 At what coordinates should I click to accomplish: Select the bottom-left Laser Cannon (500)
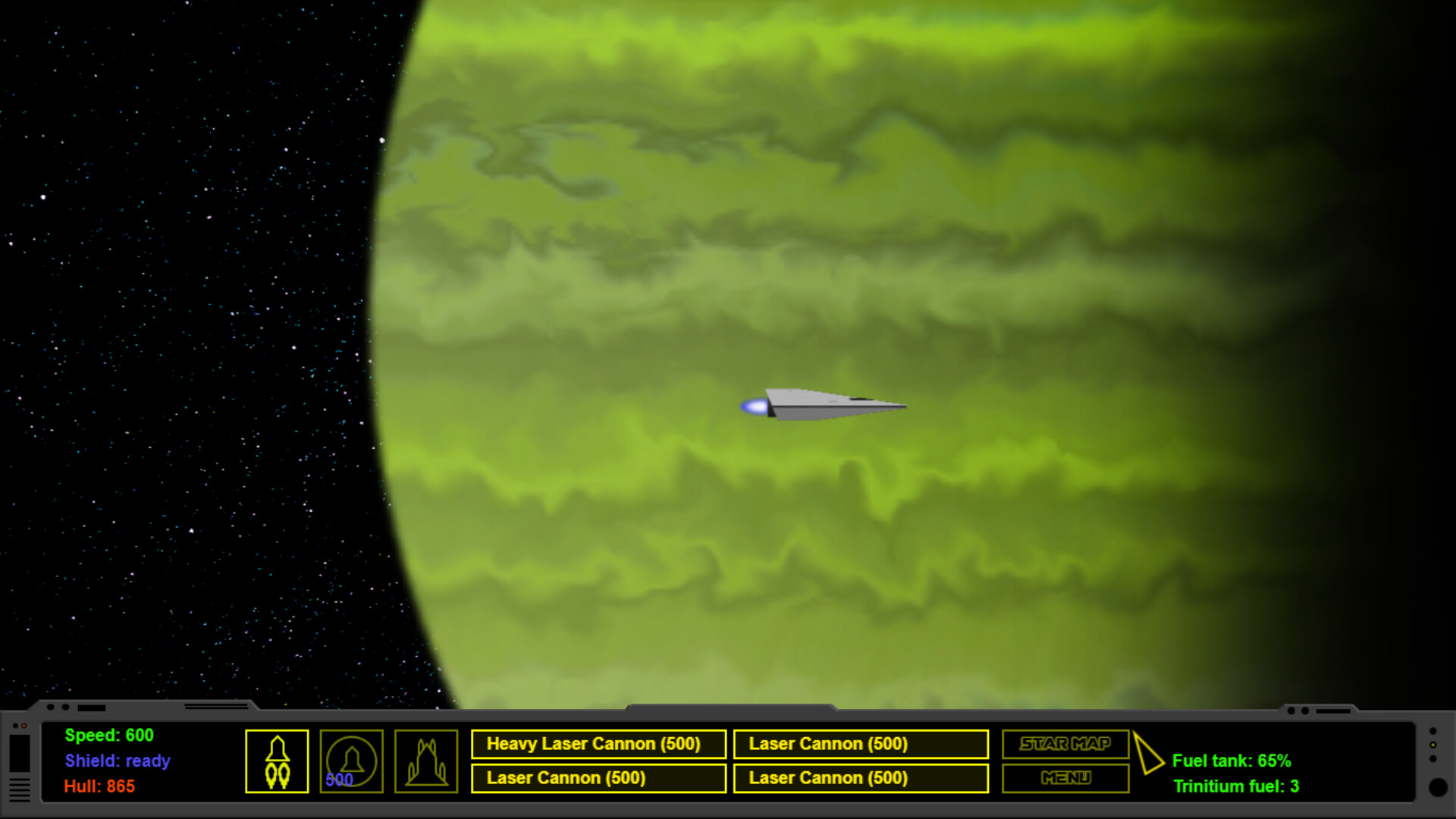598,778
